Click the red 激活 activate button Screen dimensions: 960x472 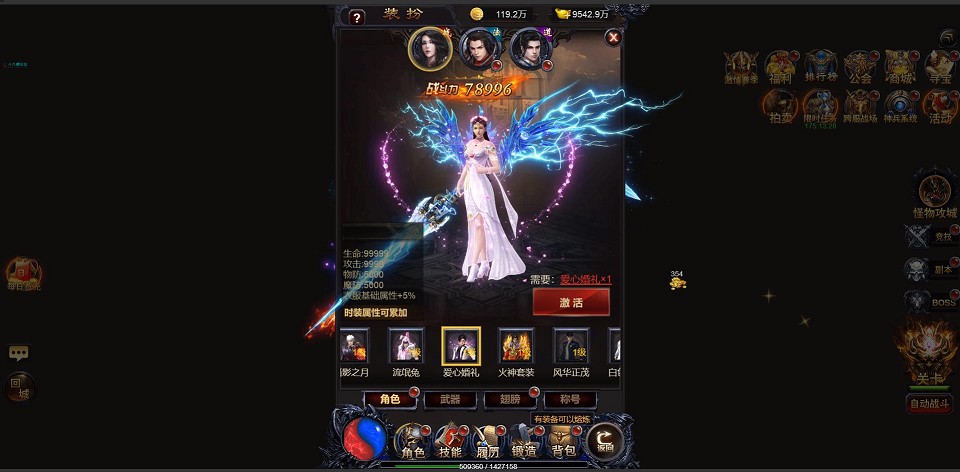(x=570, y=302)
